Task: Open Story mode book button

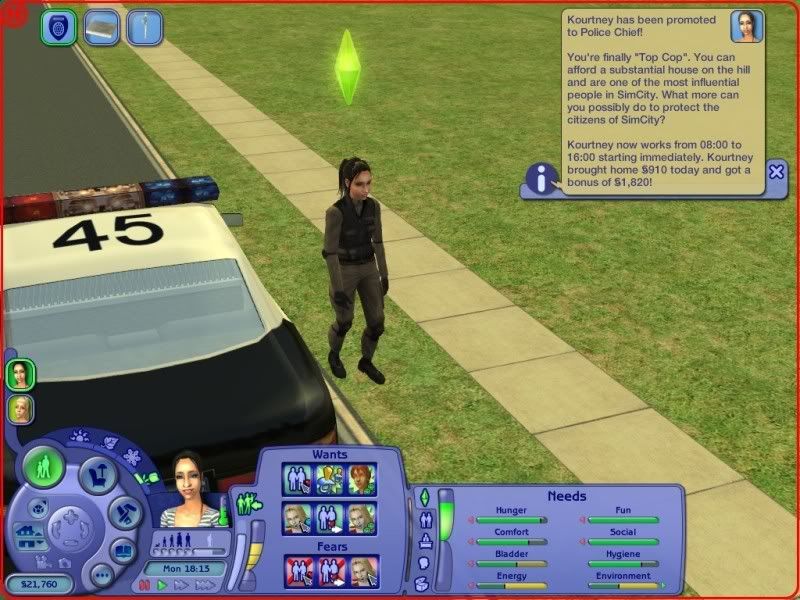Action: pyautogui.click(x=123, y=550)
